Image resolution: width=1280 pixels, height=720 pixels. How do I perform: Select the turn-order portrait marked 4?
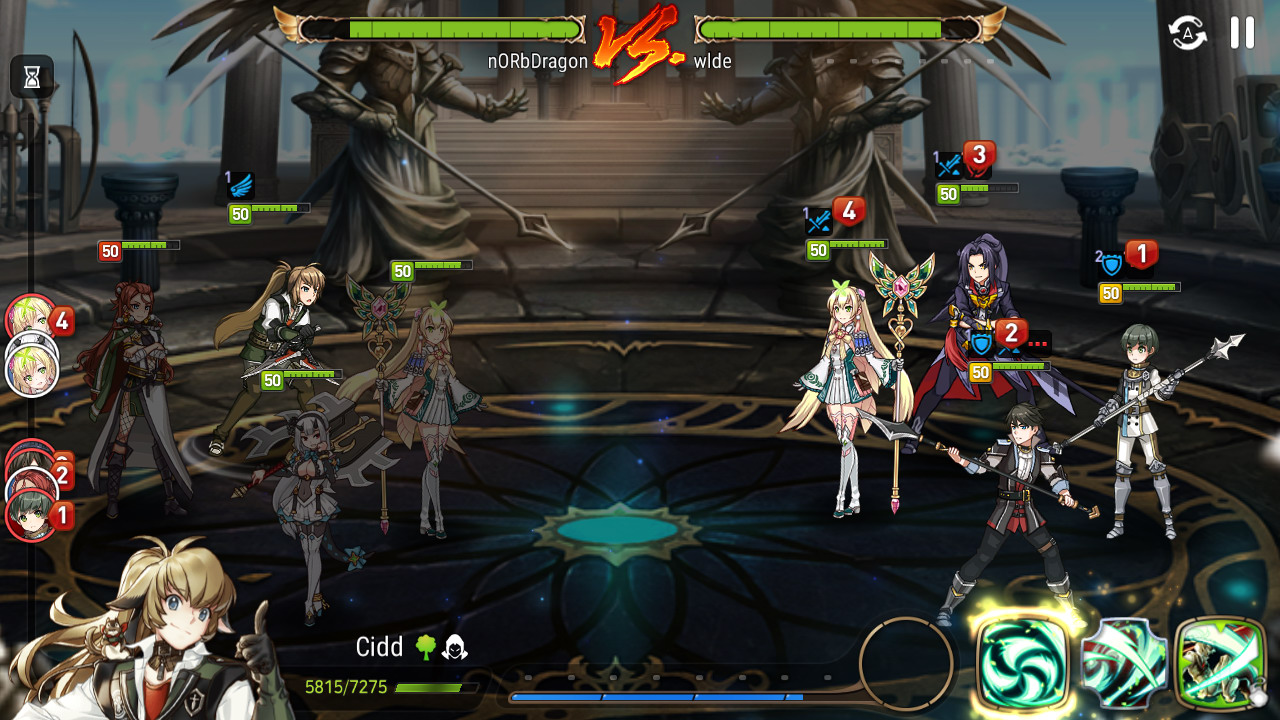tap(32, 320)
